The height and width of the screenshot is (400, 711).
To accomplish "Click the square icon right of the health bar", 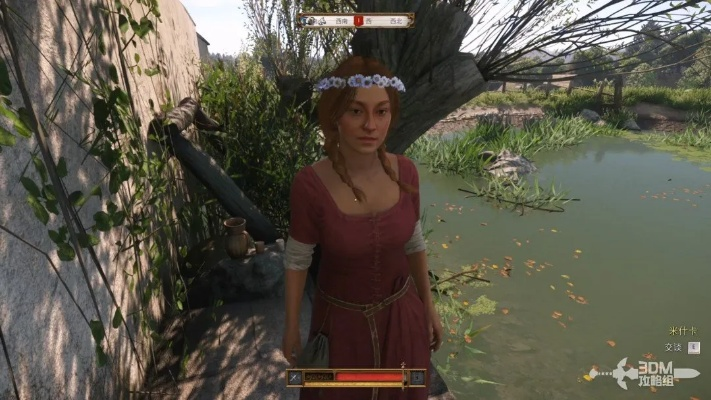I will tap(415, 377).
